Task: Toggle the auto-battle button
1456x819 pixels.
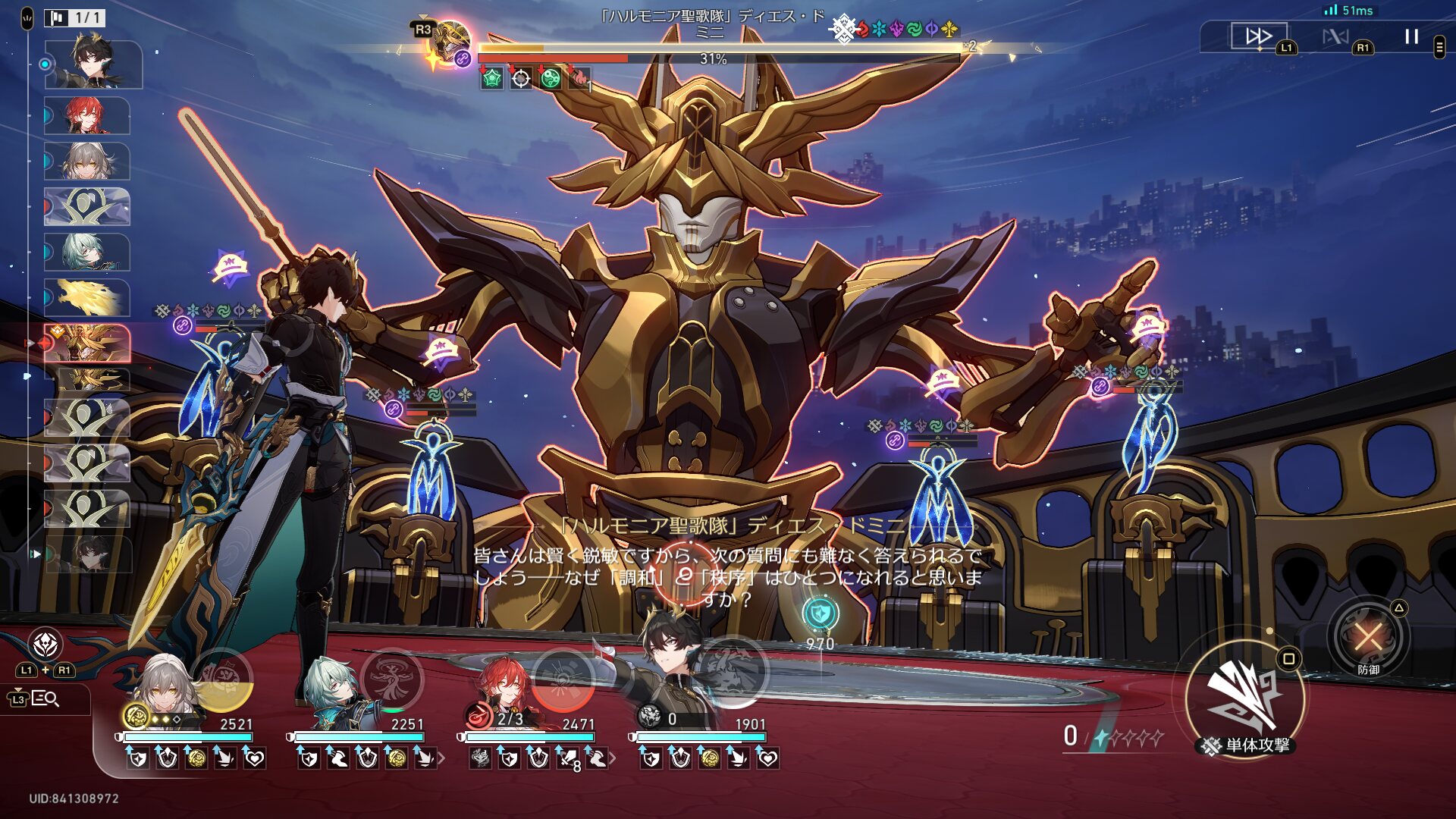Action: click(x=1335, y=36)
